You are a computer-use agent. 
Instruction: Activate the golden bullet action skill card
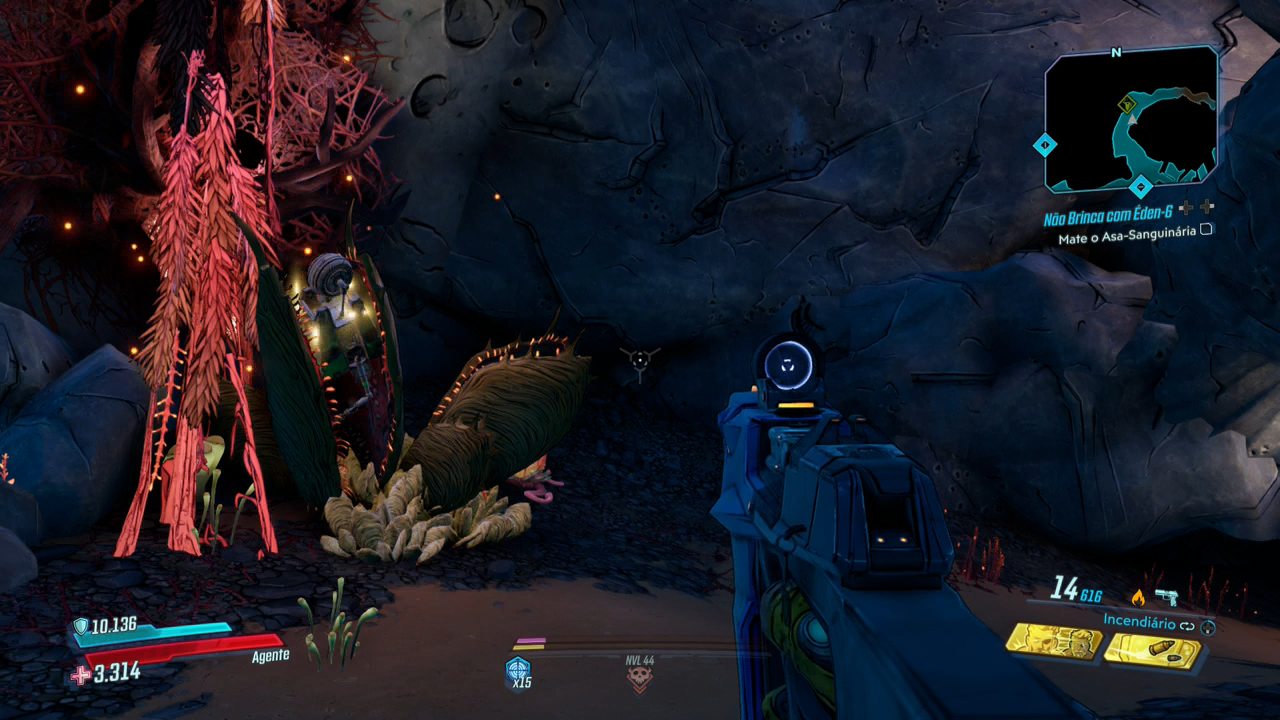tap(1153, 650)
